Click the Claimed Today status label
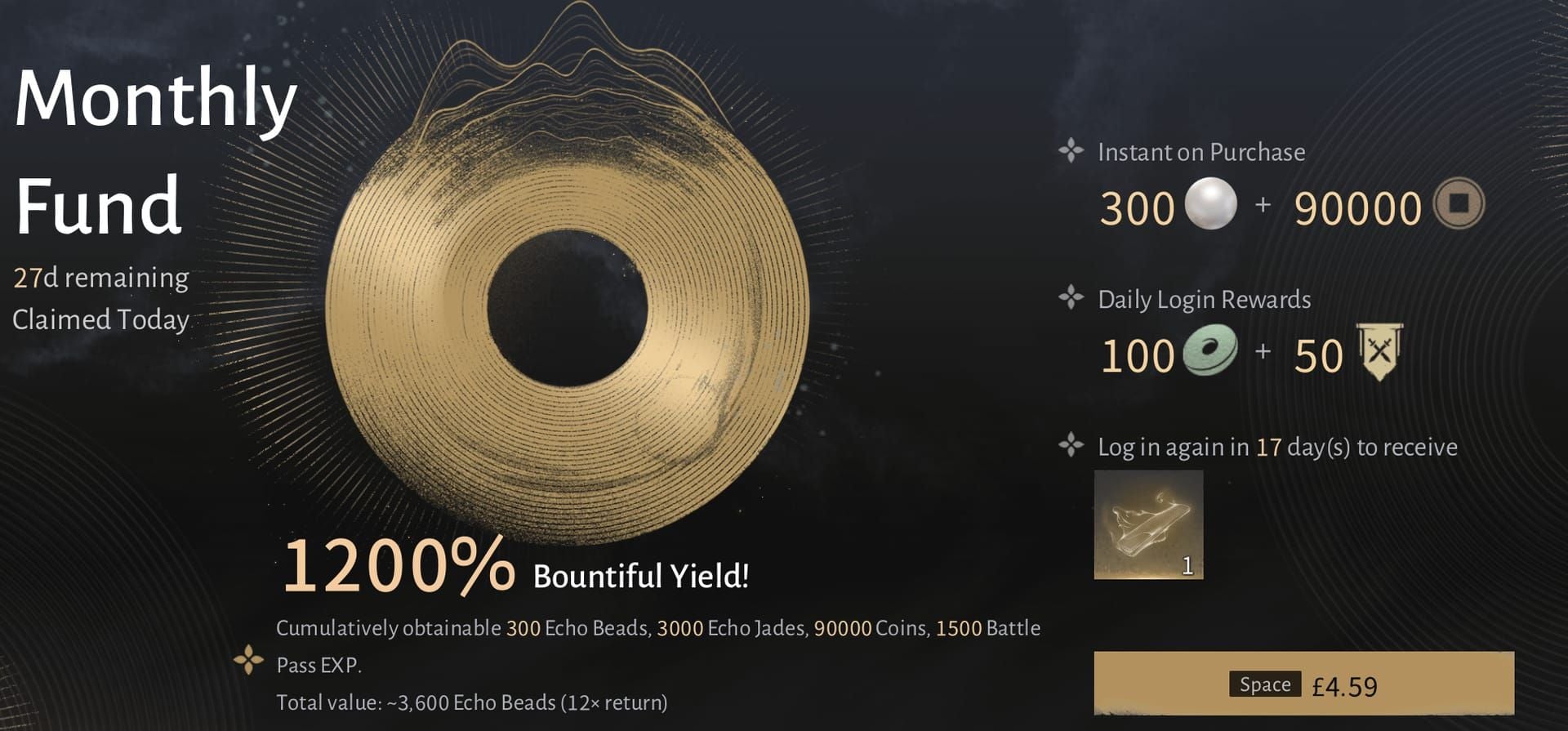 coord(100,320)
